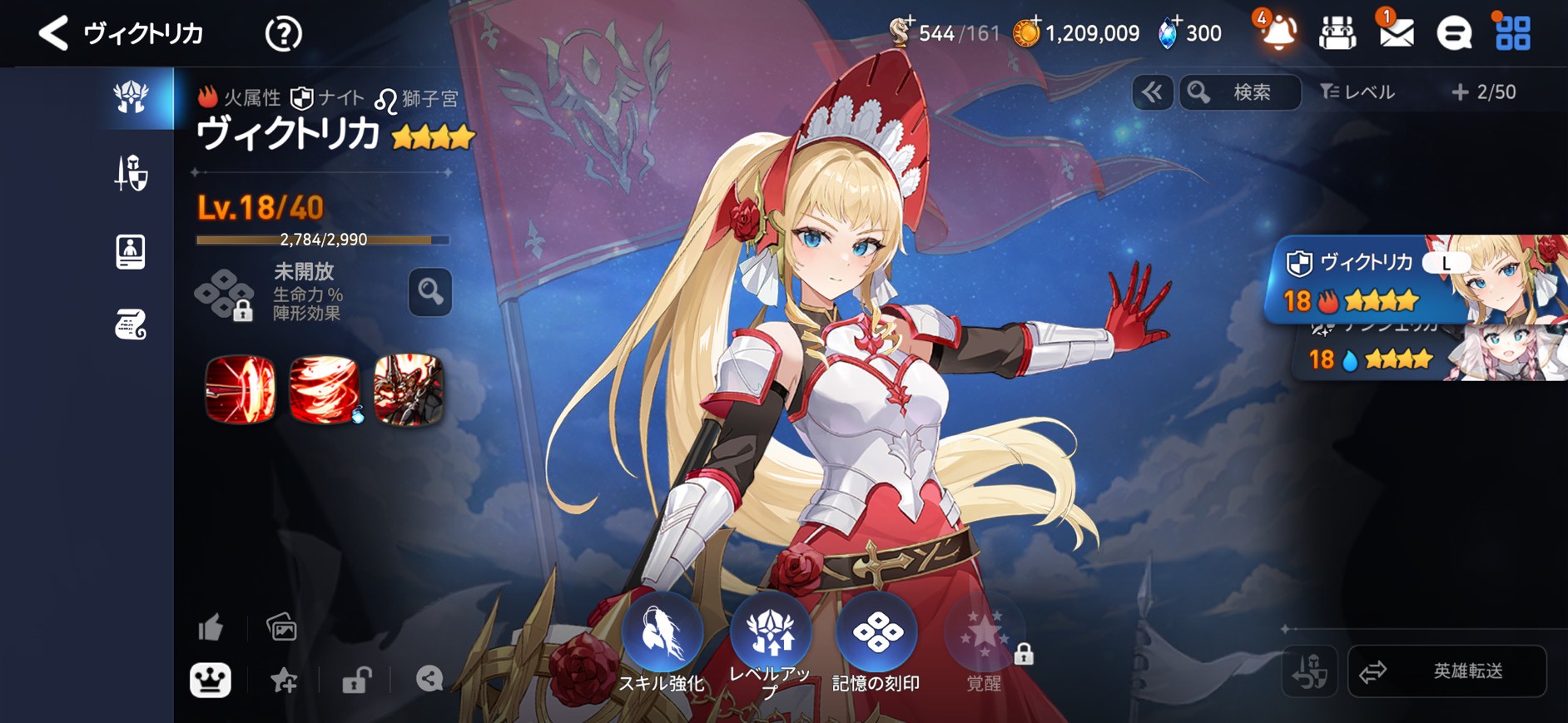Open スキル強化 skill enhancement
Image resolution: width=1568 pixels, height=723 pixels.
click(662, 642)
